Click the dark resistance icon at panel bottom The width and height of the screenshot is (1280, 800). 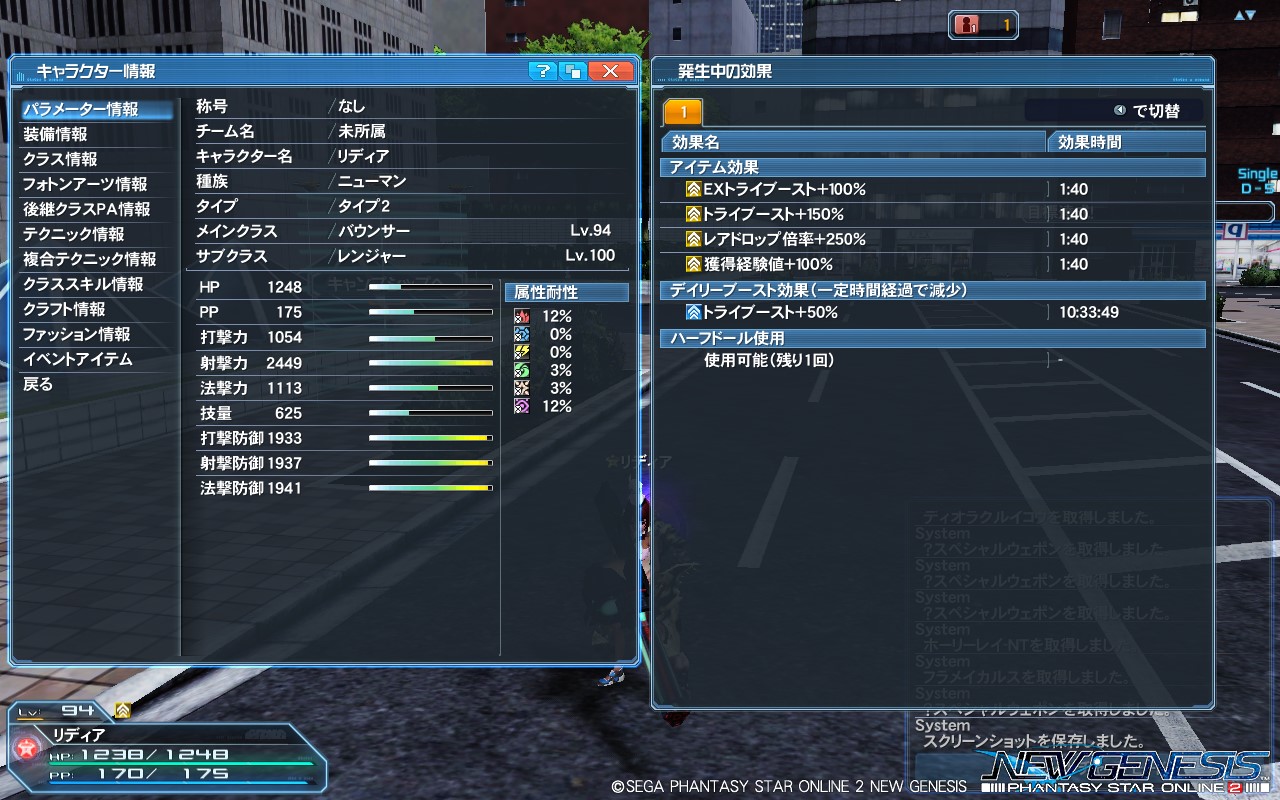[x=522, y=405]
